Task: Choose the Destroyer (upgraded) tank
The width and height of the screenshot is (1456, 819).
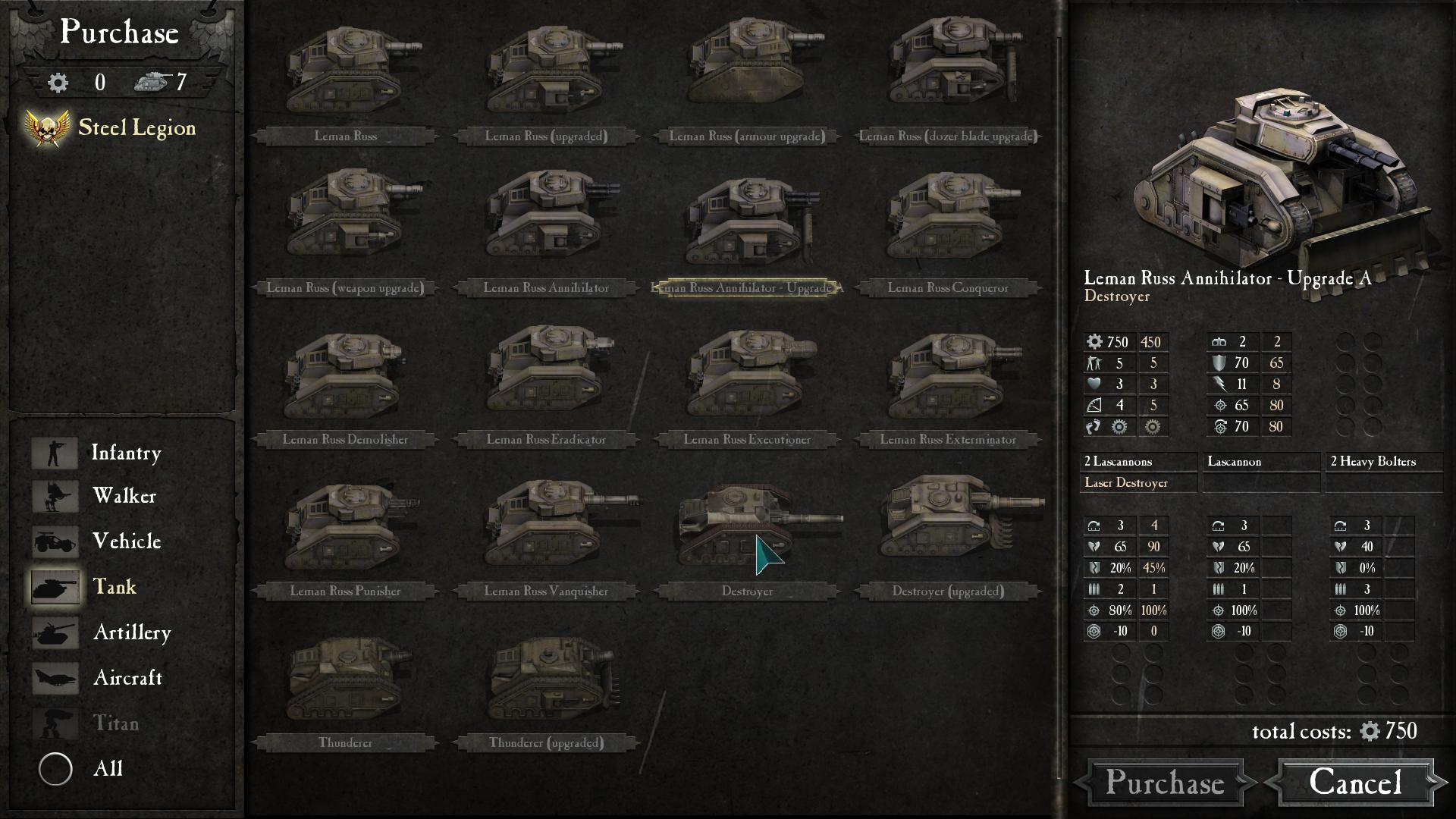Action: click(948, 531)
